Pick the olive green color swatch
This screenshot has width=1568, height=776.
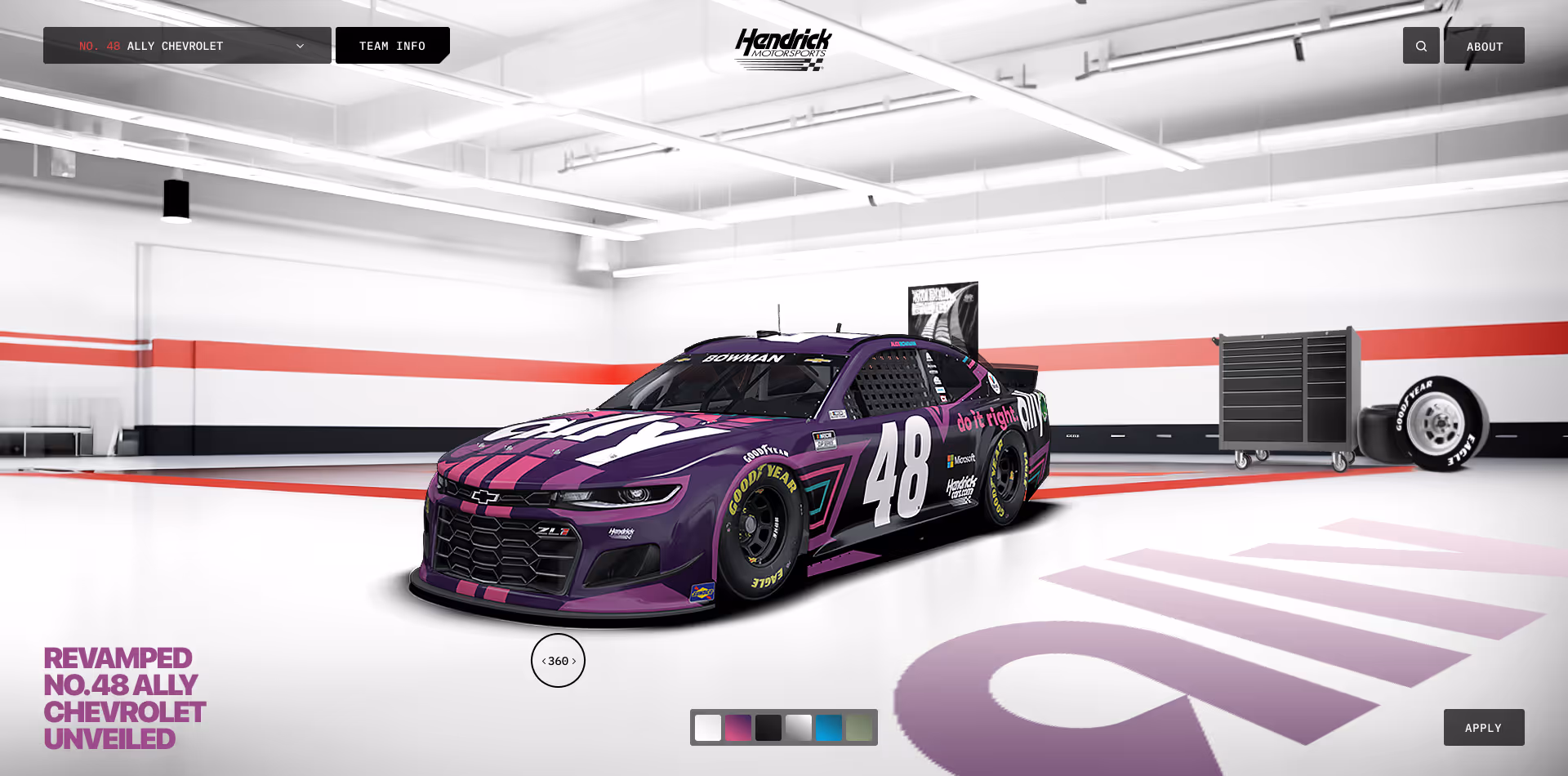pos(859,728)
